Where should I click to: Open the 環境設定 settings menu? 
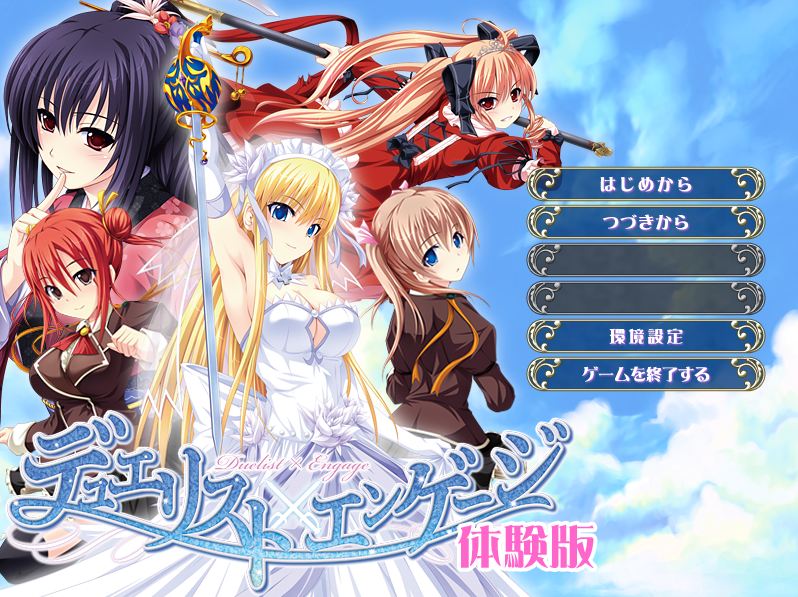645,336
